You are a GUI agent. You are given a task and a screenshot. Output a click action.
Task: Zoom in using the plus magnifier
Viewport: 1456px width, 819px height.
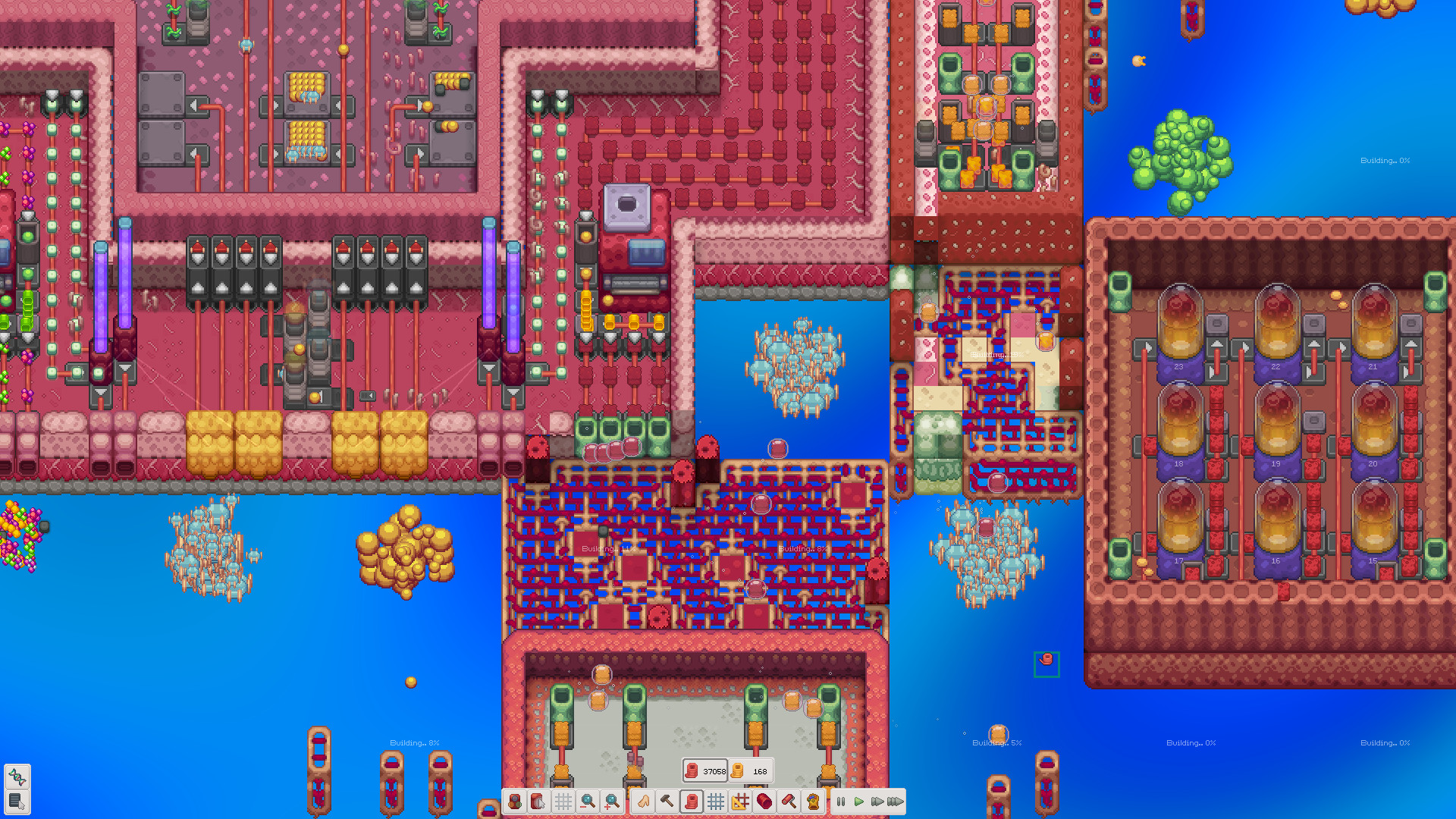pos(611,802)
